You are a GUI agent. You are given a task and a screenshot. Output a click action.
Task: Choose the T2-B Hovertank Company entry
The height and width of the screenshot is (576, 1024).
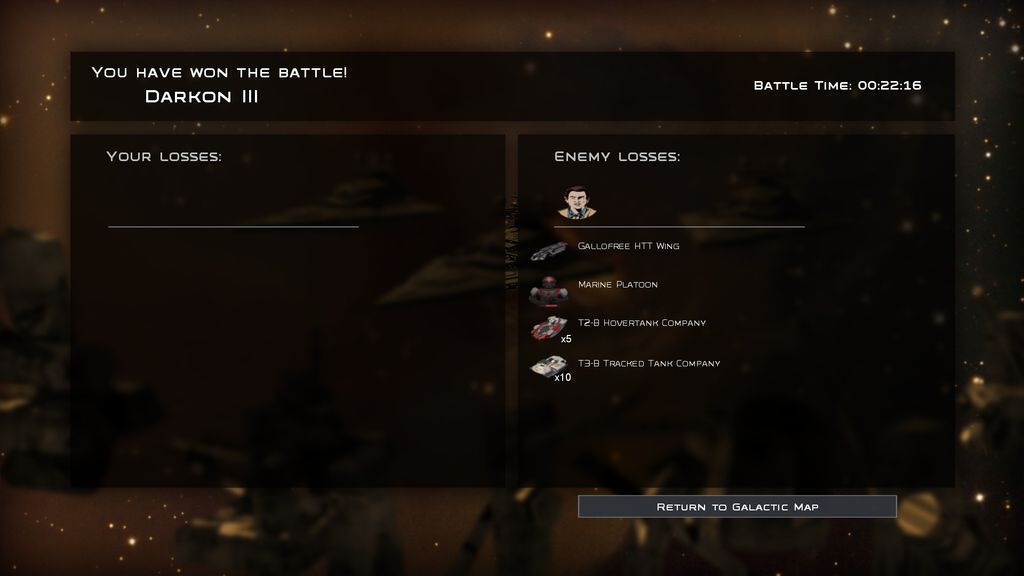click(641, 323)
